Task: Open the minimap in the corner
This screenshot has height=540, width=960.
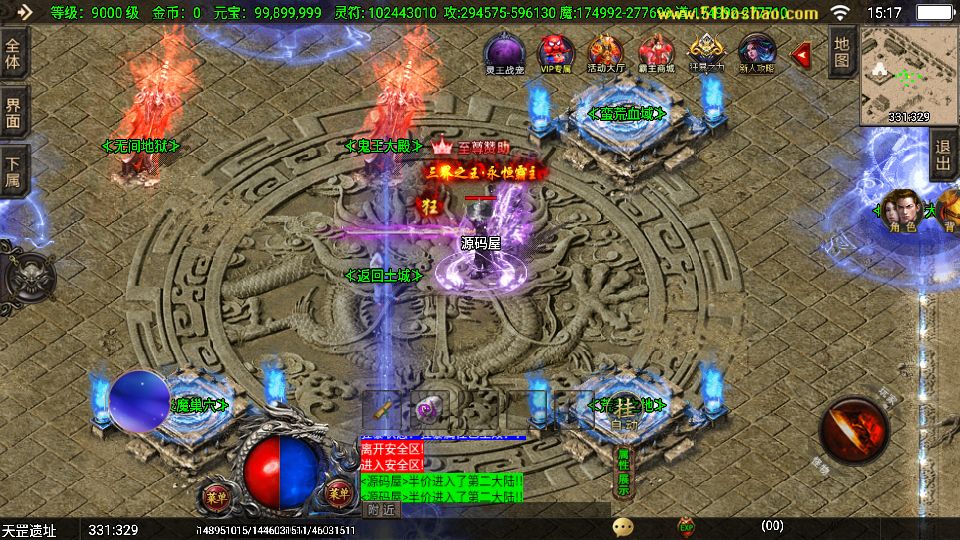Action: (908, 75)
